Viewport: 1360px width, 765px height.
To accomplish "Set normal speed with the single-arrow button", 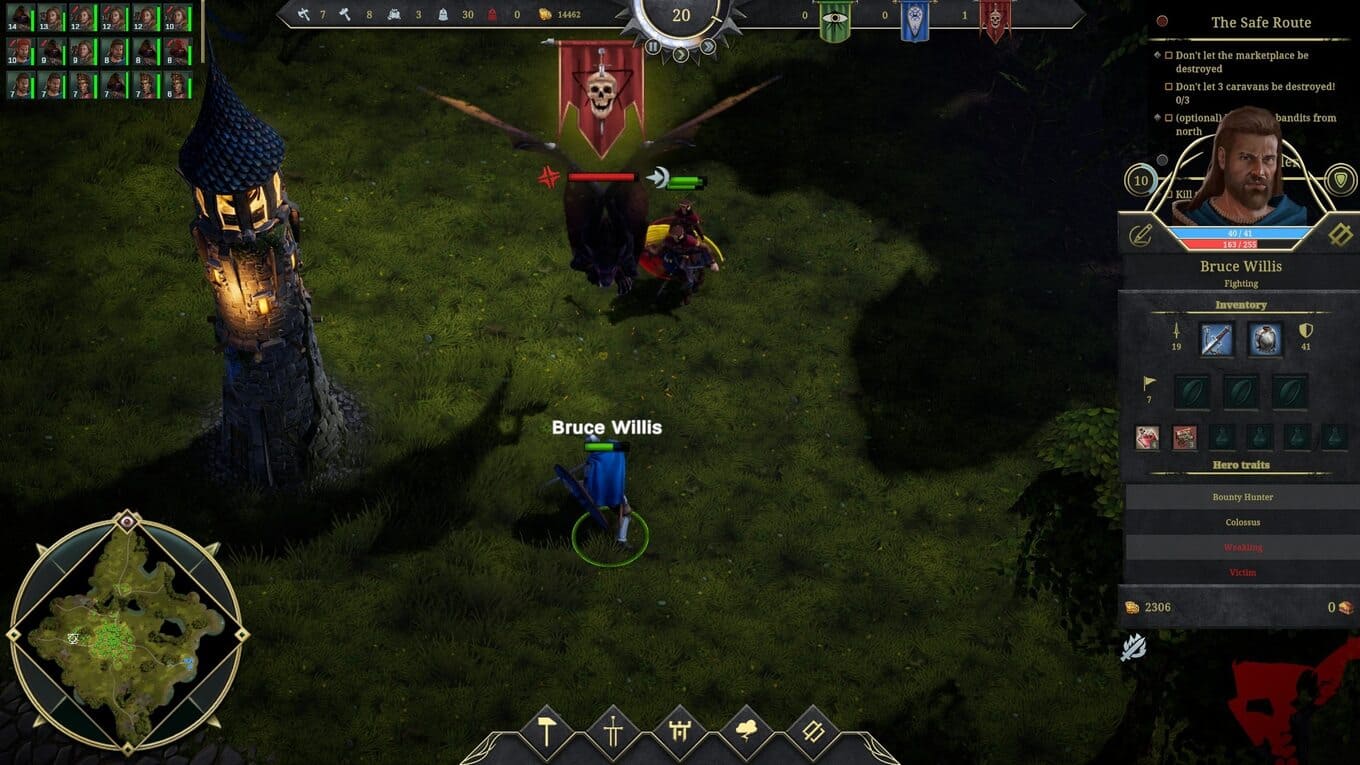I will [681, 53].
